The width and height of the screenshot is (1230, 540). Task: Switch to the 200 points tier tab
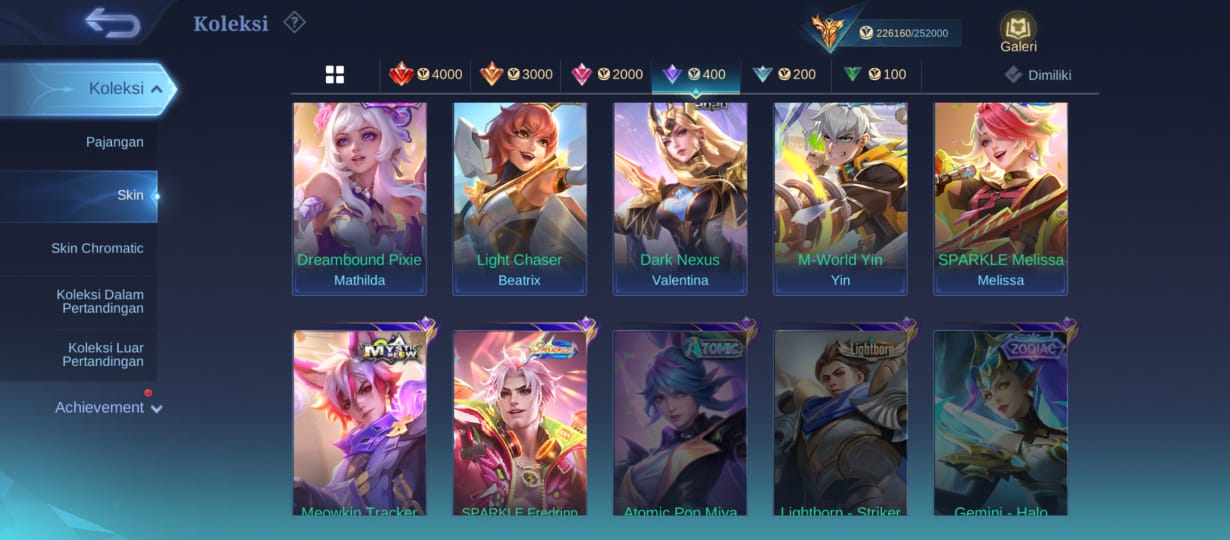pyautogui.click(x=785, y=74)
